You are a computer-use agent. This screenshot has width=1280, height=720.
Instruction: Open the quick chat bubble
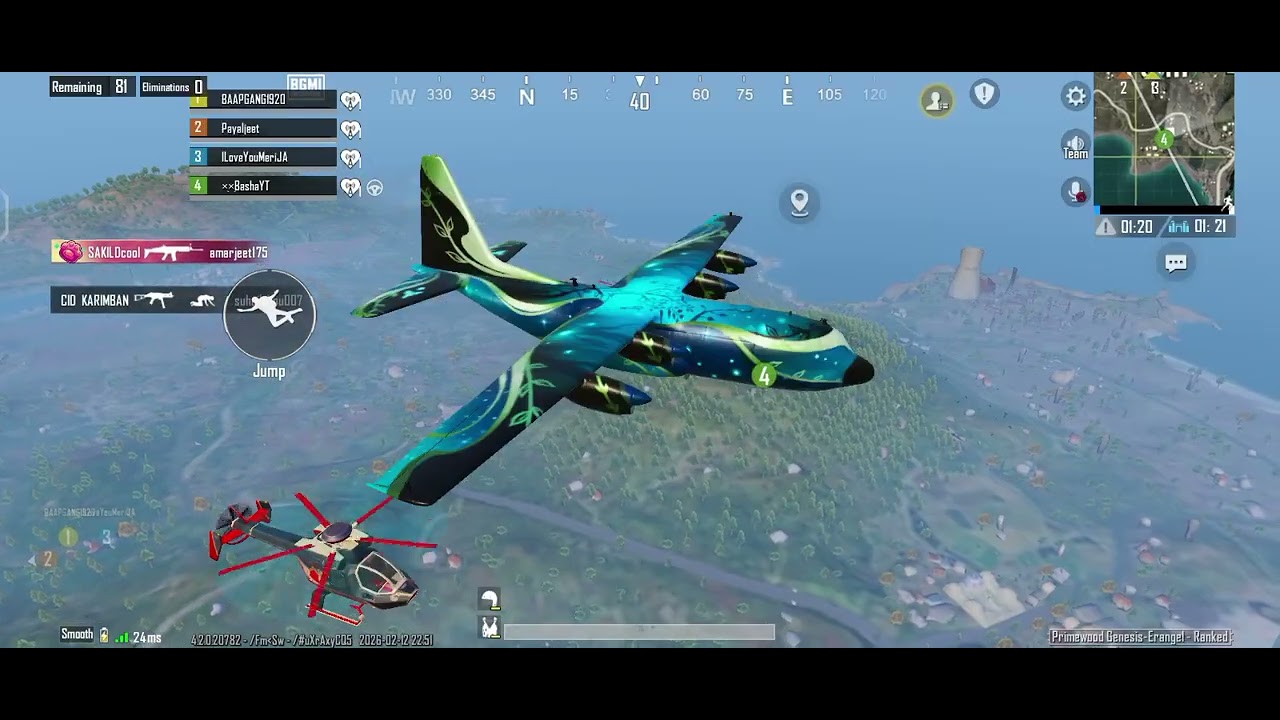1176,263
